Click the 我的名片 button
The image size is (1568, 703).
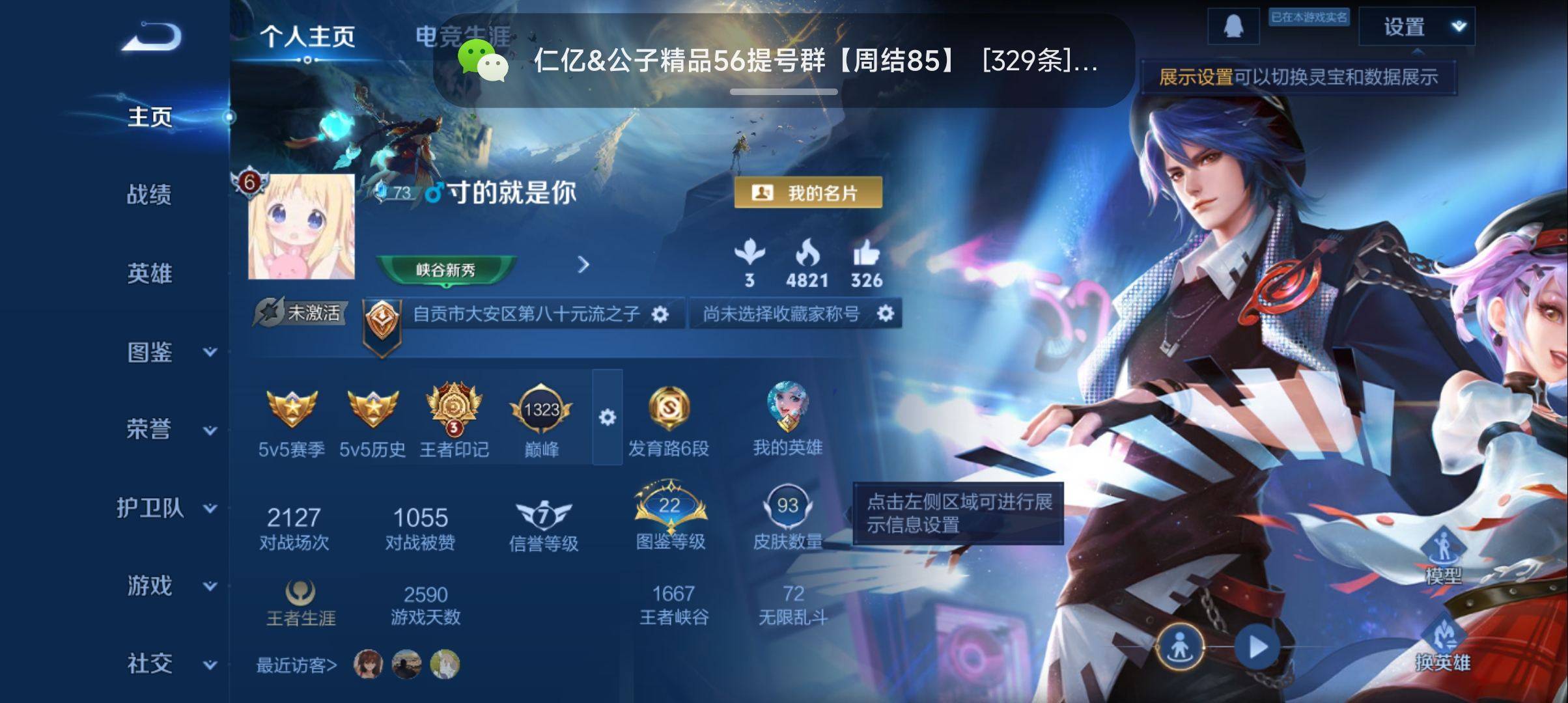coord(808,192)
